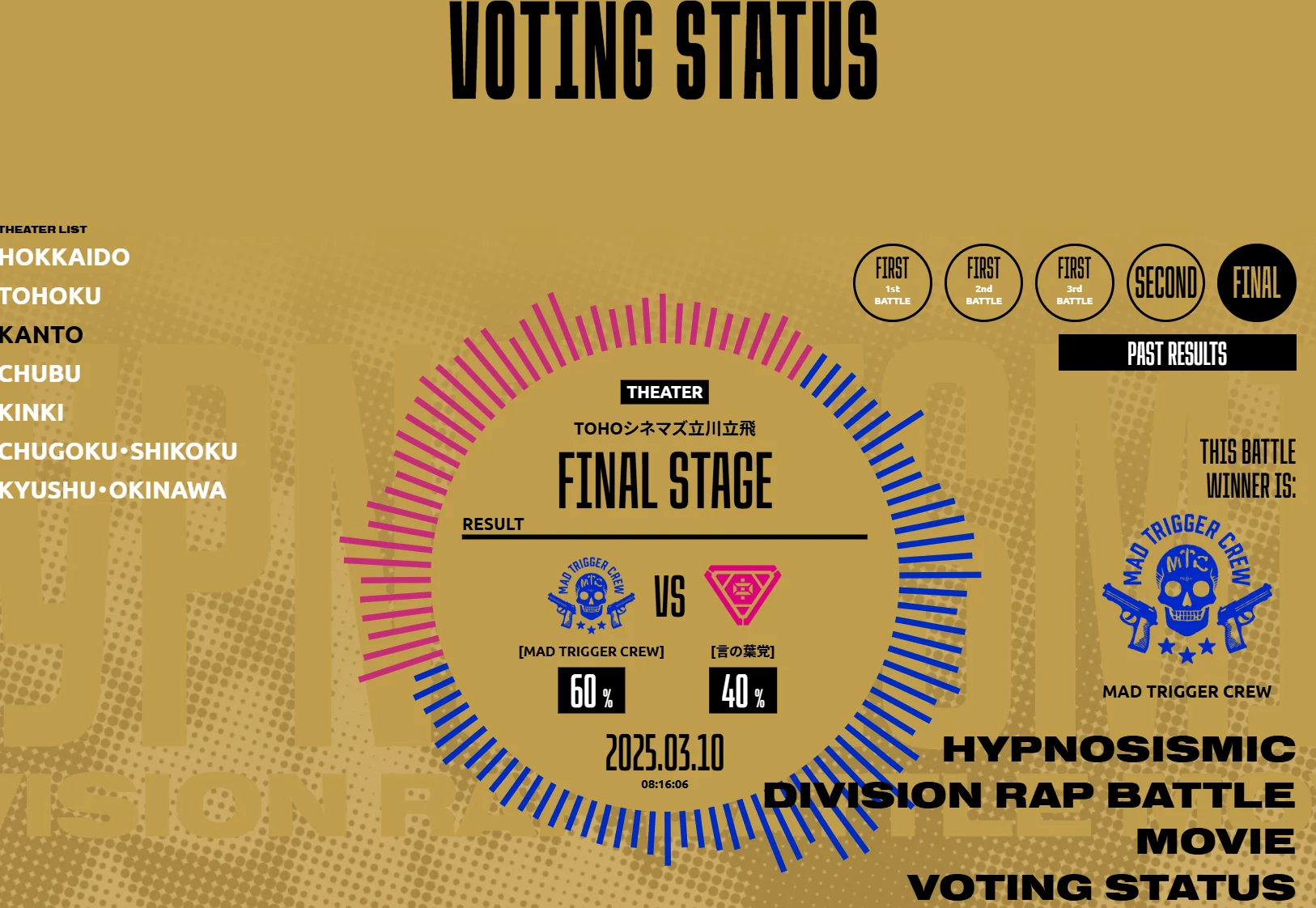The image size is (1316, 908).
Task: Choose Kyushu・Okinawa region
Action: coord(112,490)
